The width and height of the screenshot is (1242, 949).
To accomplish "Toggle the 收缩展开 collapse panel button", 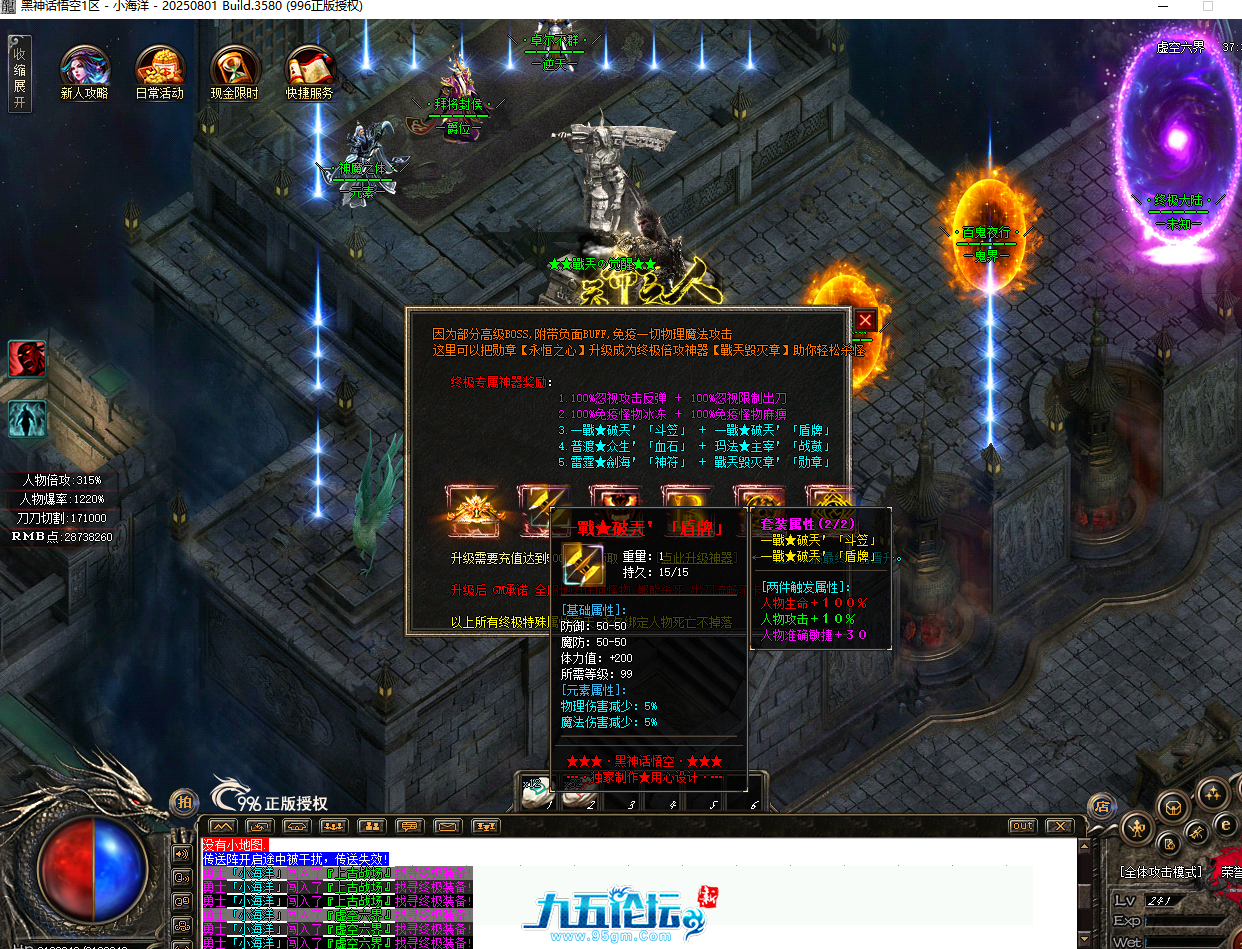I will pos(19,73).
